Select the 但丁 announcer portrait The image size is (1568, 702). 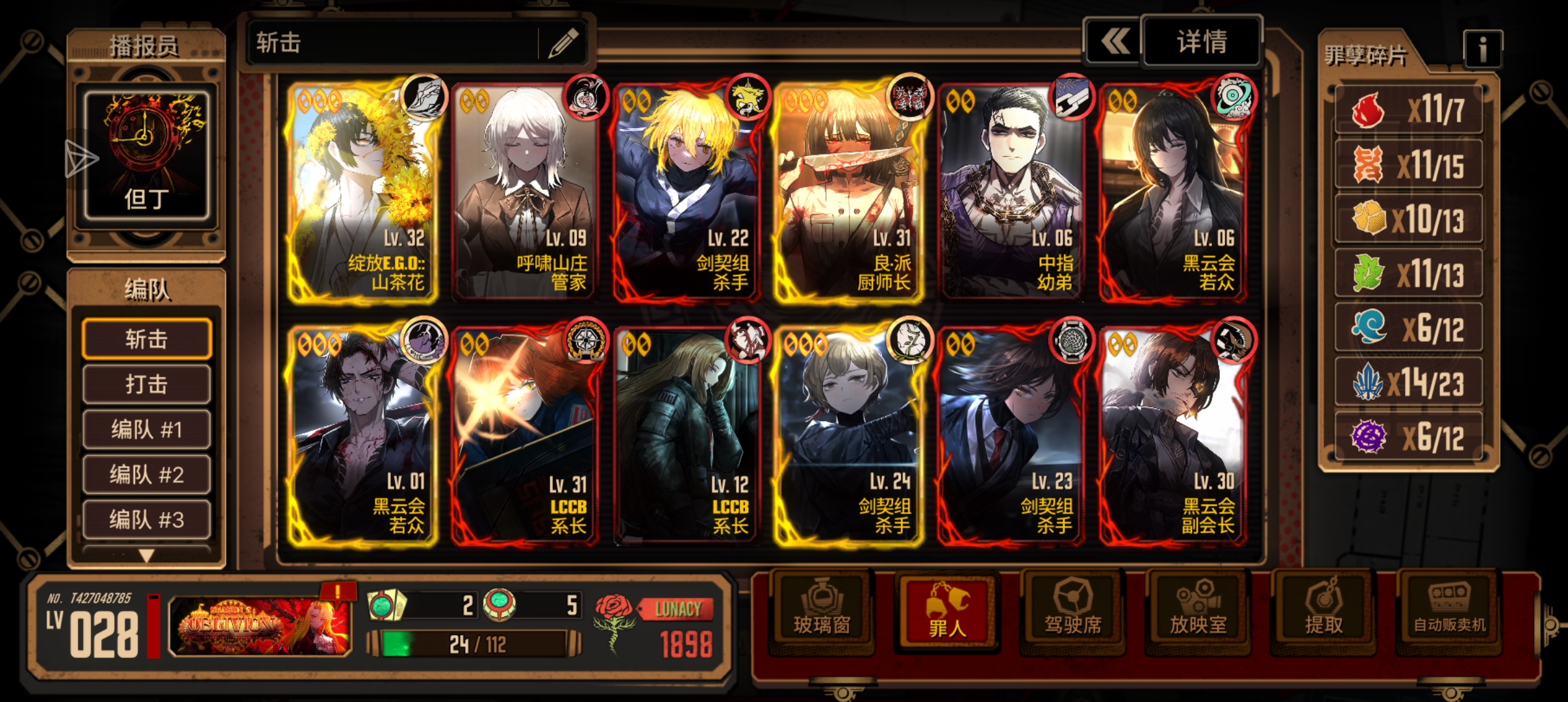point(147,156)
